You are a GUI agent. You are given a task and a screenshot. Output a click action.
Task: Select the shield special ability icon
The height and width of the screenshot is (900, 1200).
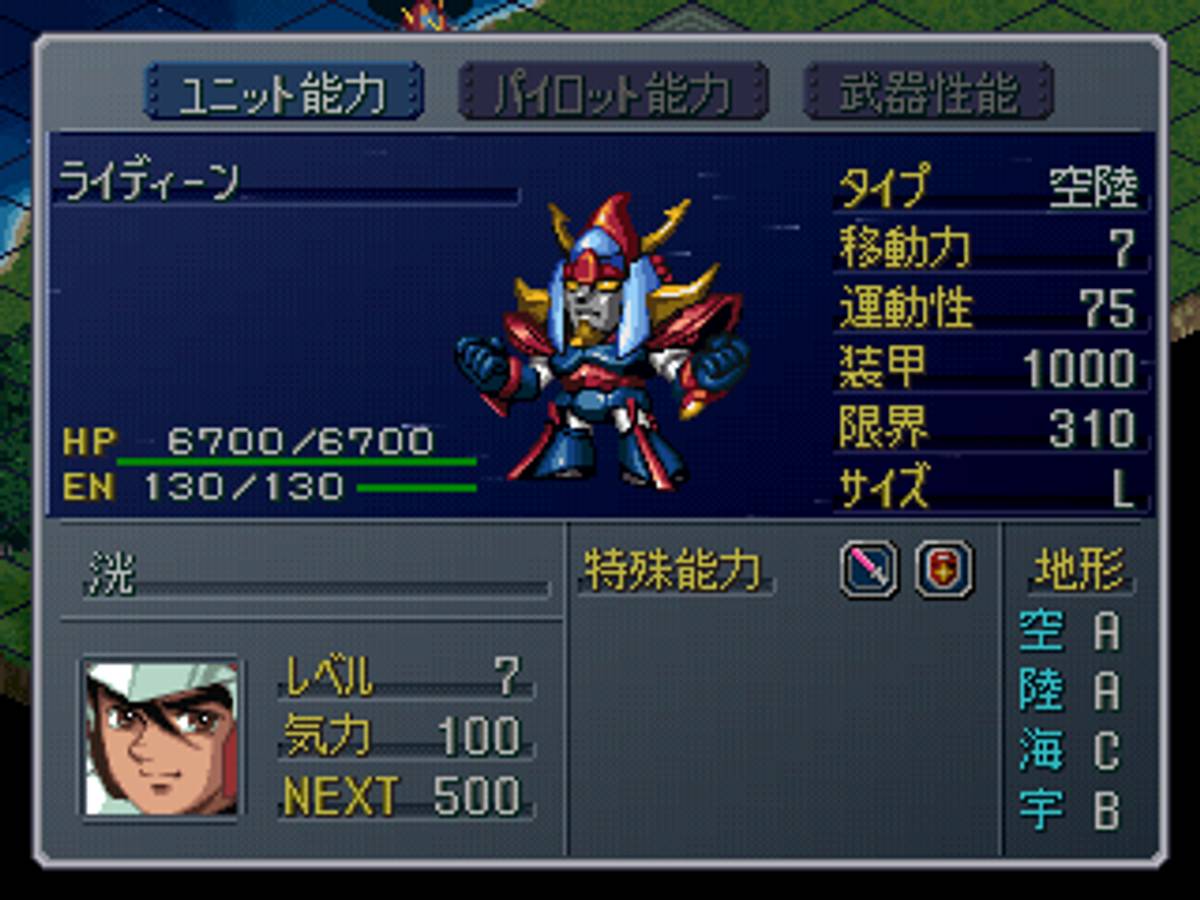(943, 569)
